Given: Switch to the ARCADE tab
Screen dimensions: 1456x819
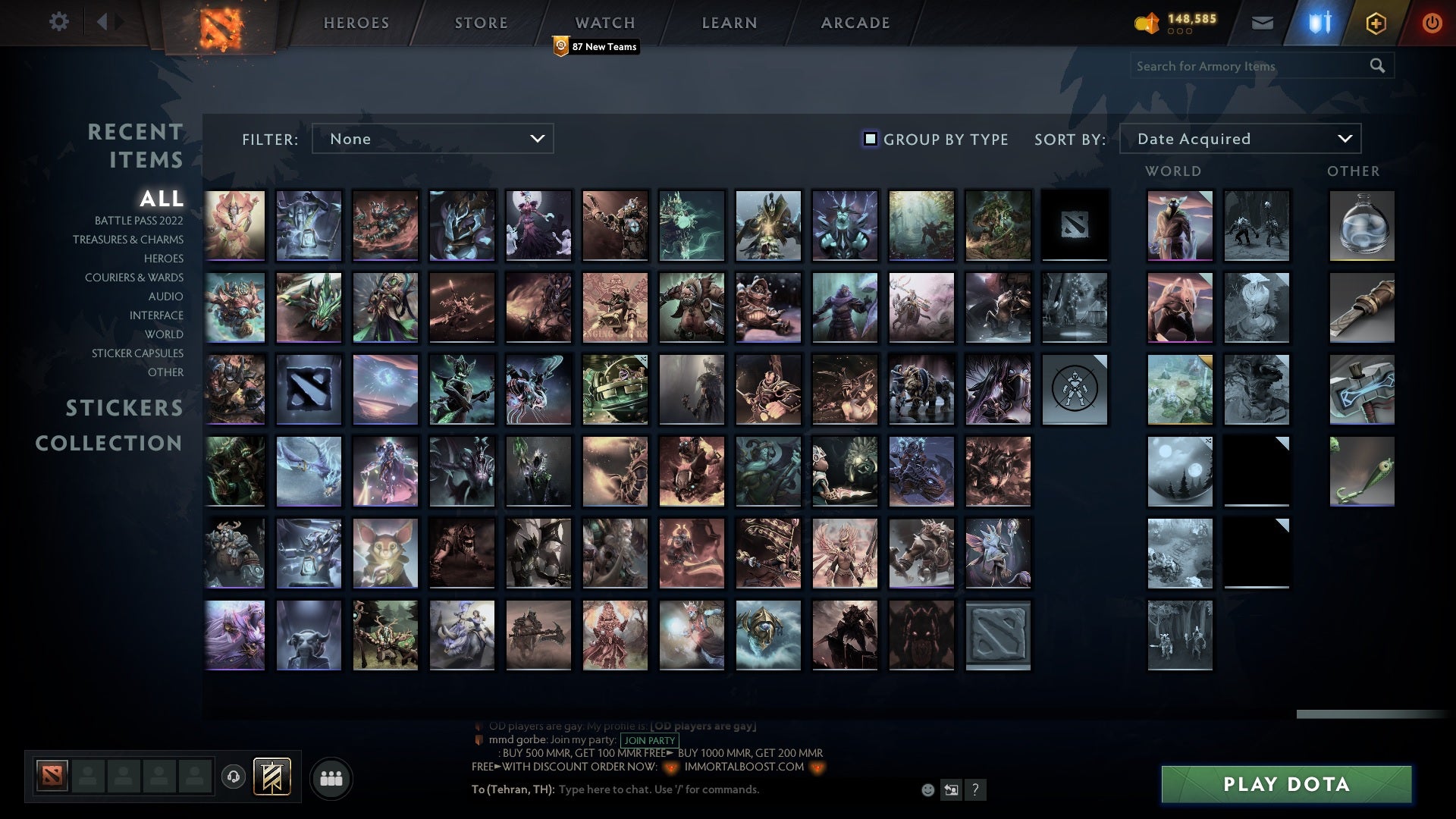Looking at the screenshot, I should point(854,23).
